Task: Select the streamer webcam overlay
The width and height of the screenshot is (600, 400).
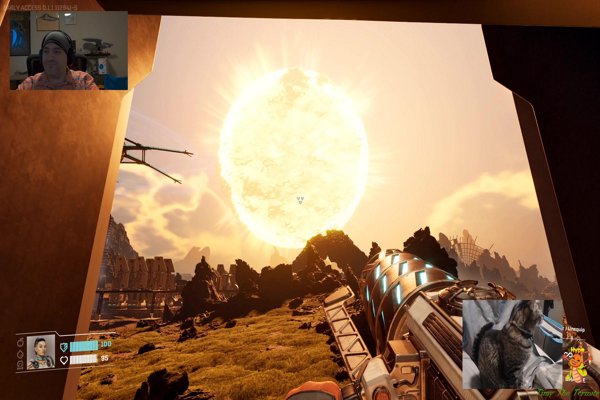Action: tap(68, 51)
